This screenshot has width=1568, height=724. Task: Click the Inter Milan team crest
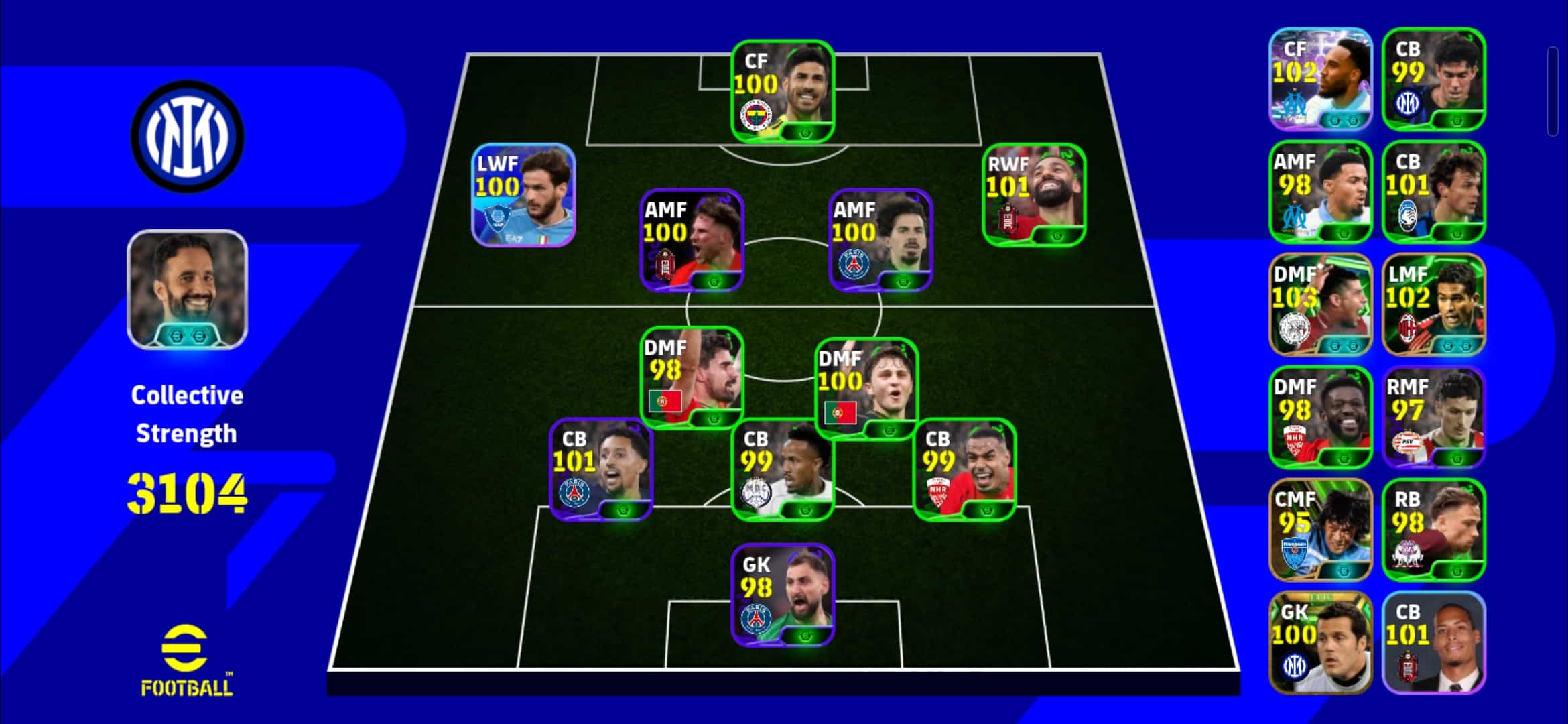[x=188, y=136]
